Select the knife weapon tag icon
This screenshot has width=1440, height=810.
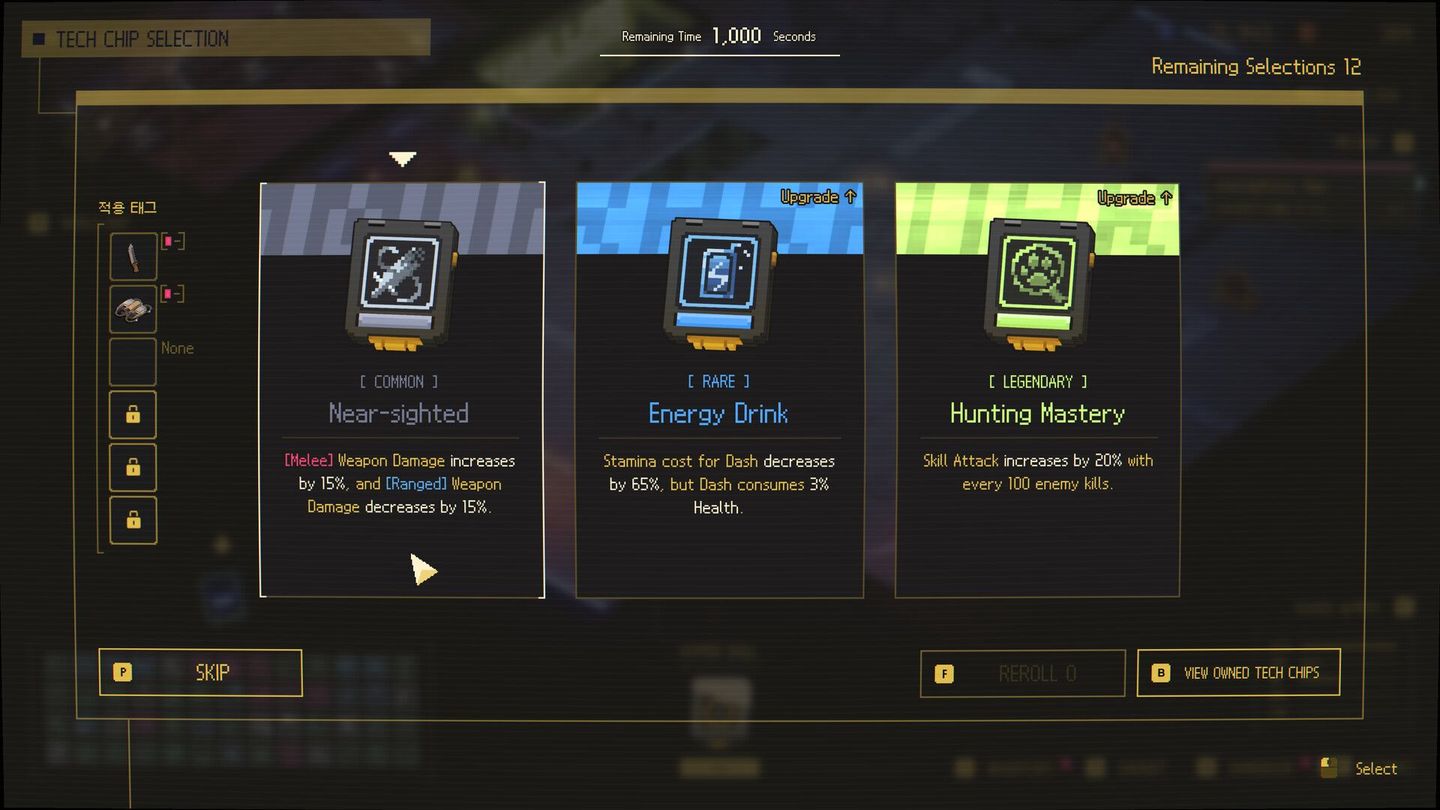[x=133, y=256]
